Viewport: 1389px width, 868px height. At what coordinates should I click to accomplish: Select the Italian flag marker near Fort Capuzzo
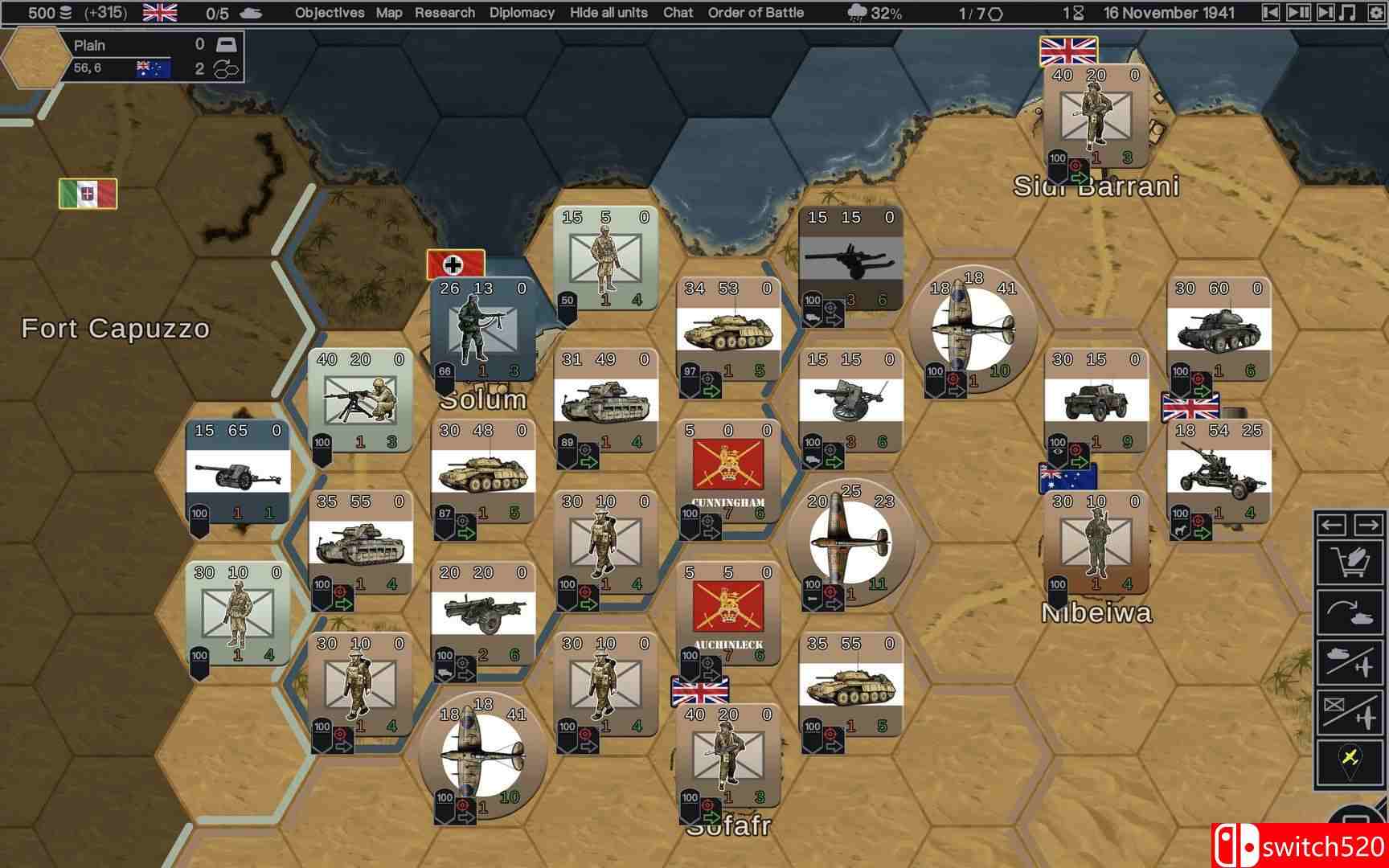86,193
